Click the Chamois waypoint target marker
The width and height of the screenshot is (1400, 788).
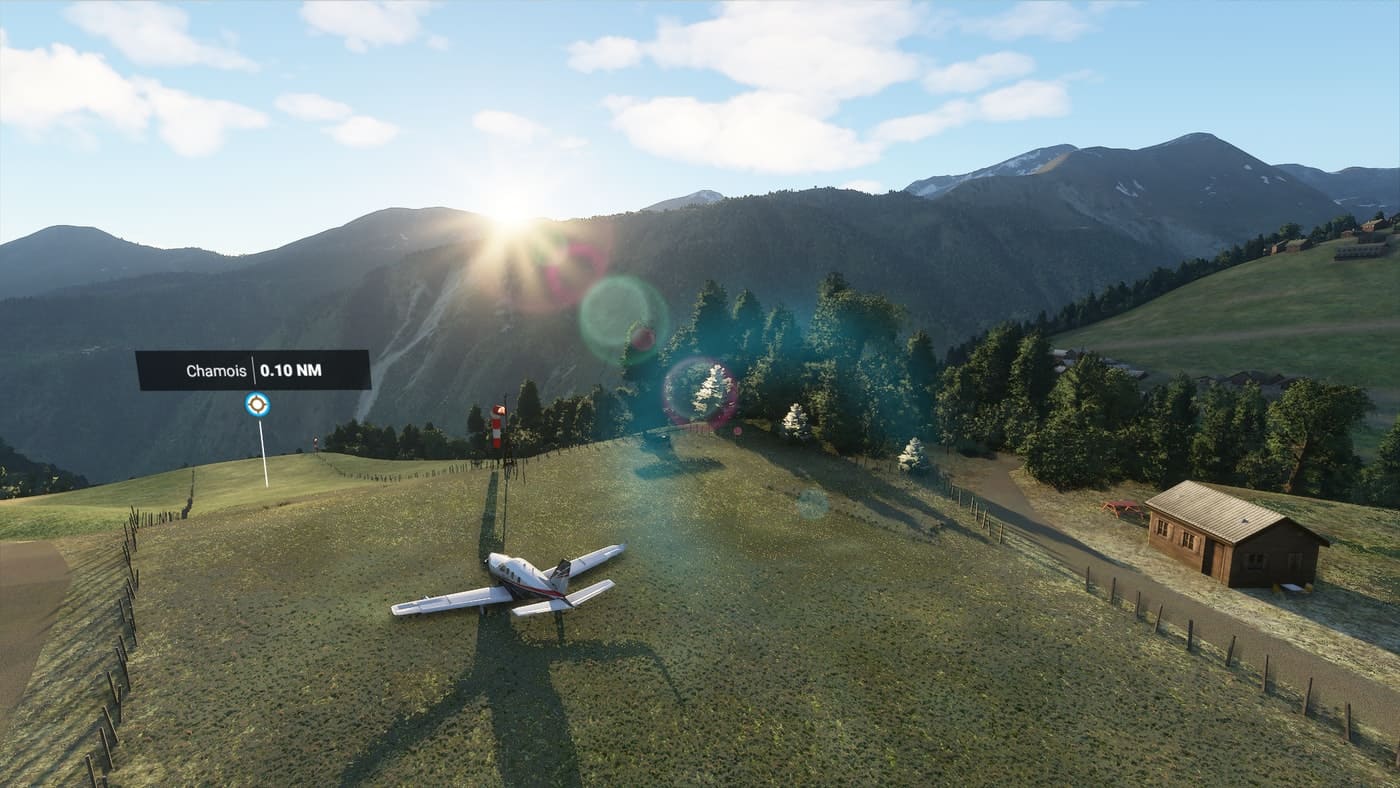(257, 404)
